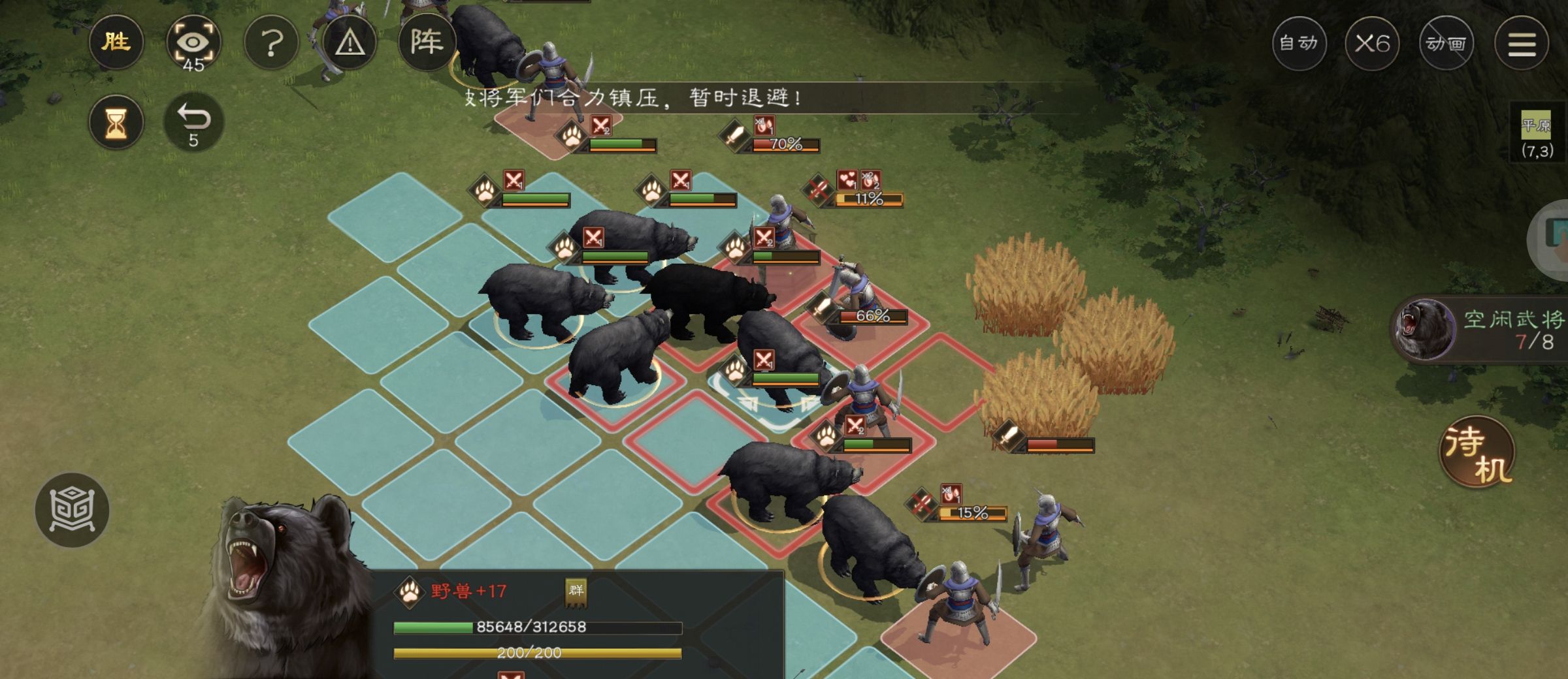Change battle speed with the X6 button
Image resolution: width=1568 pixels, height=679 pixels.
(x=1372, y=44)
